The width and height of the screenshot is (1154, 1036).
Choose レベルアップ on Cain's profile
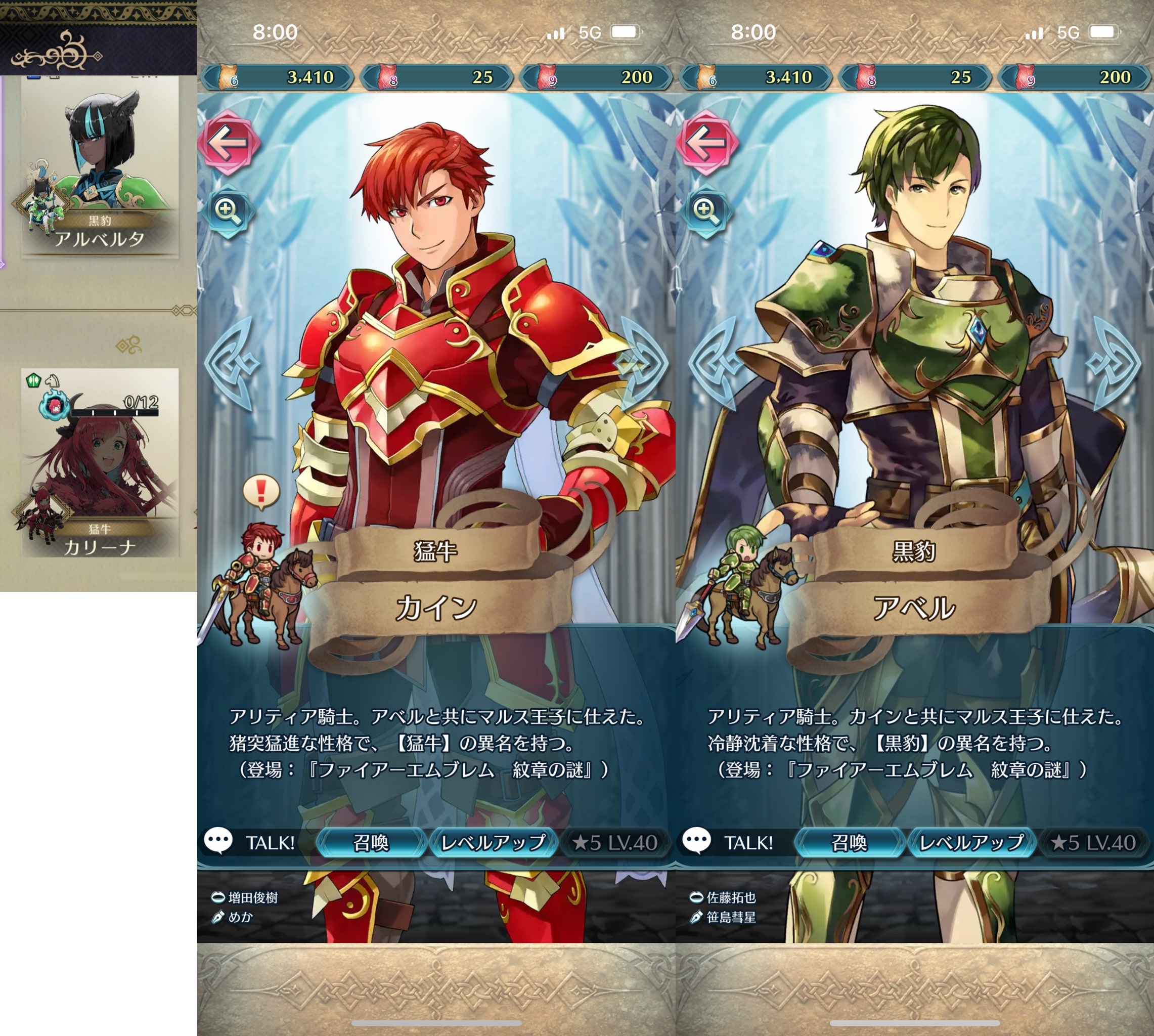coord(494,842)
